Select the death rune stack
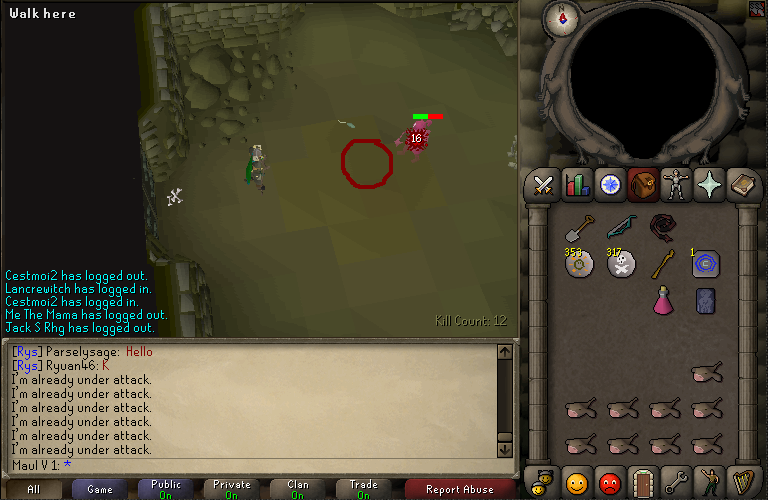The image size is (768, 500). click(x=621, y=264)
